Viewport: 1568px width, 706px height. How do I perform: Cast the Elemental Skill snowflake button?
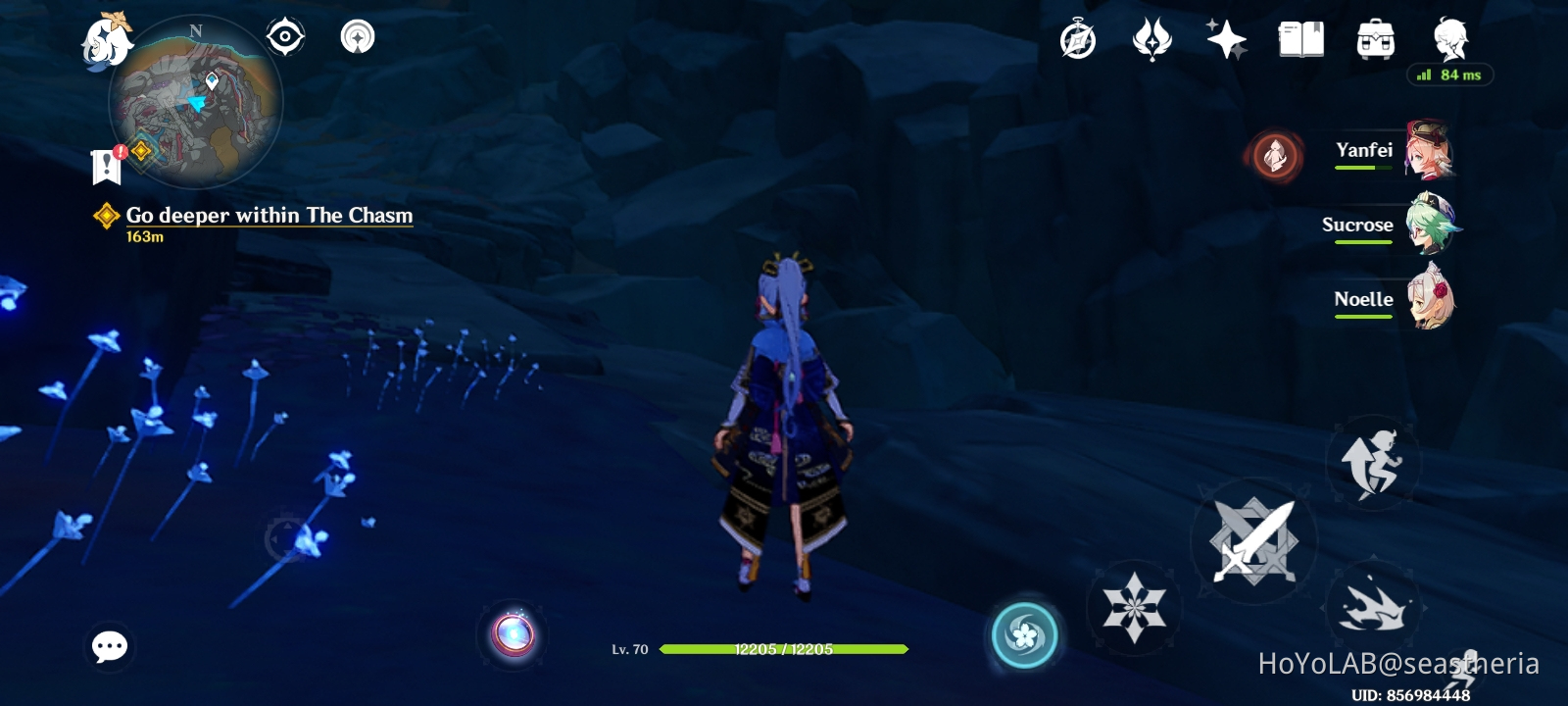point(1136,608)
